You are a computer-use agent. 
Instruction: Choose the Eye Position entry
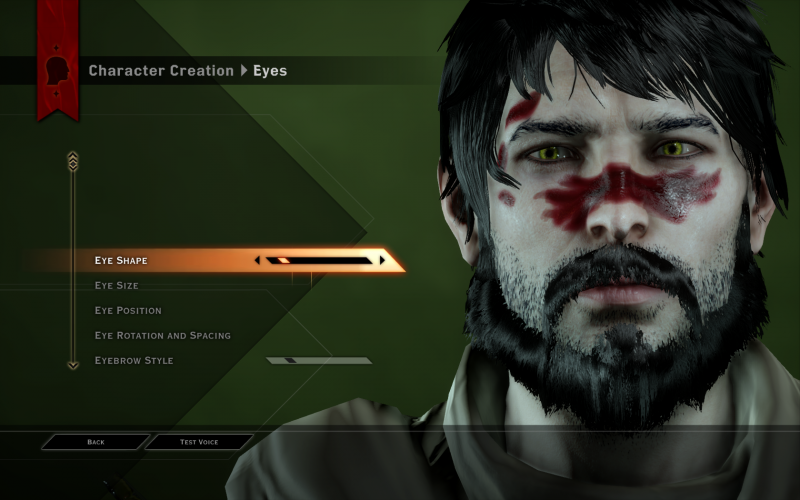[x=128, y=311]
